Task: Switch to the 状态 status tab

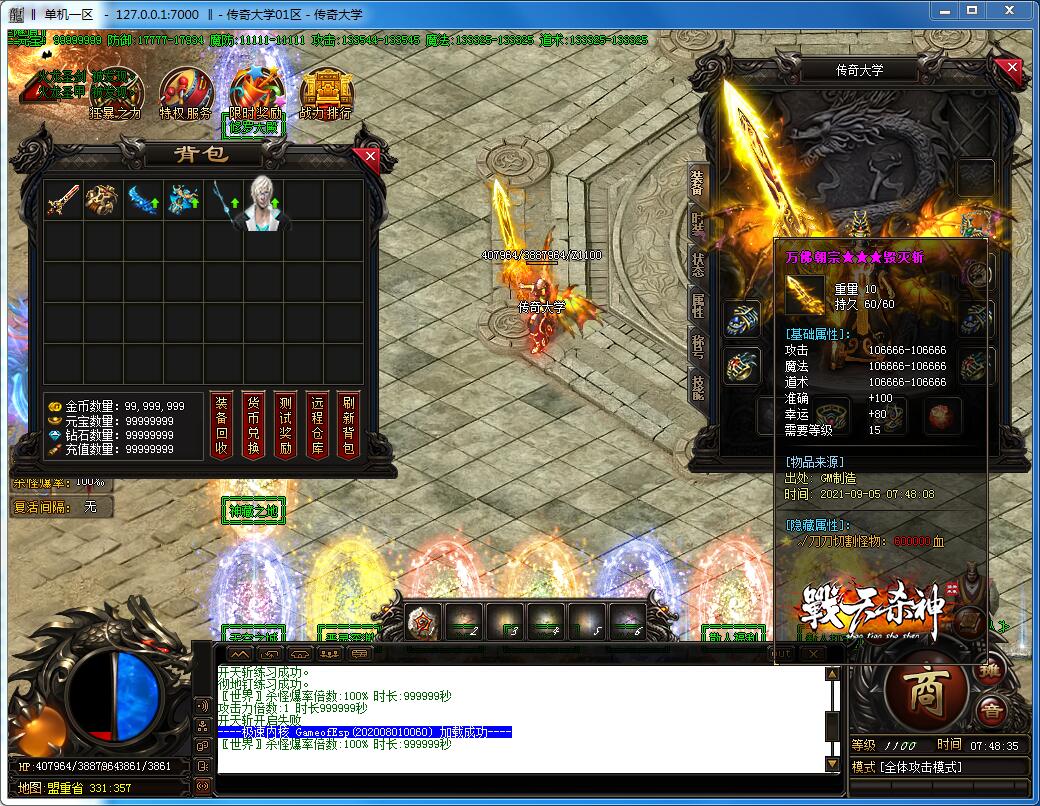Action: pos(698,265)
